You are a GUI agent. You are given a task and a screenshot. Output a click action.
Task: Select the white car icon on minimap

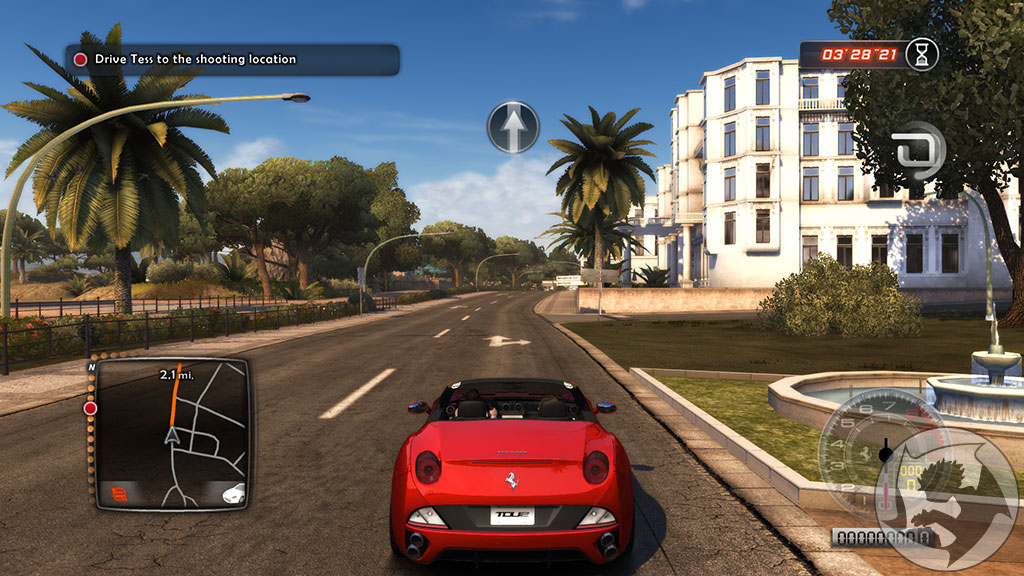click(x=233, y=493)
